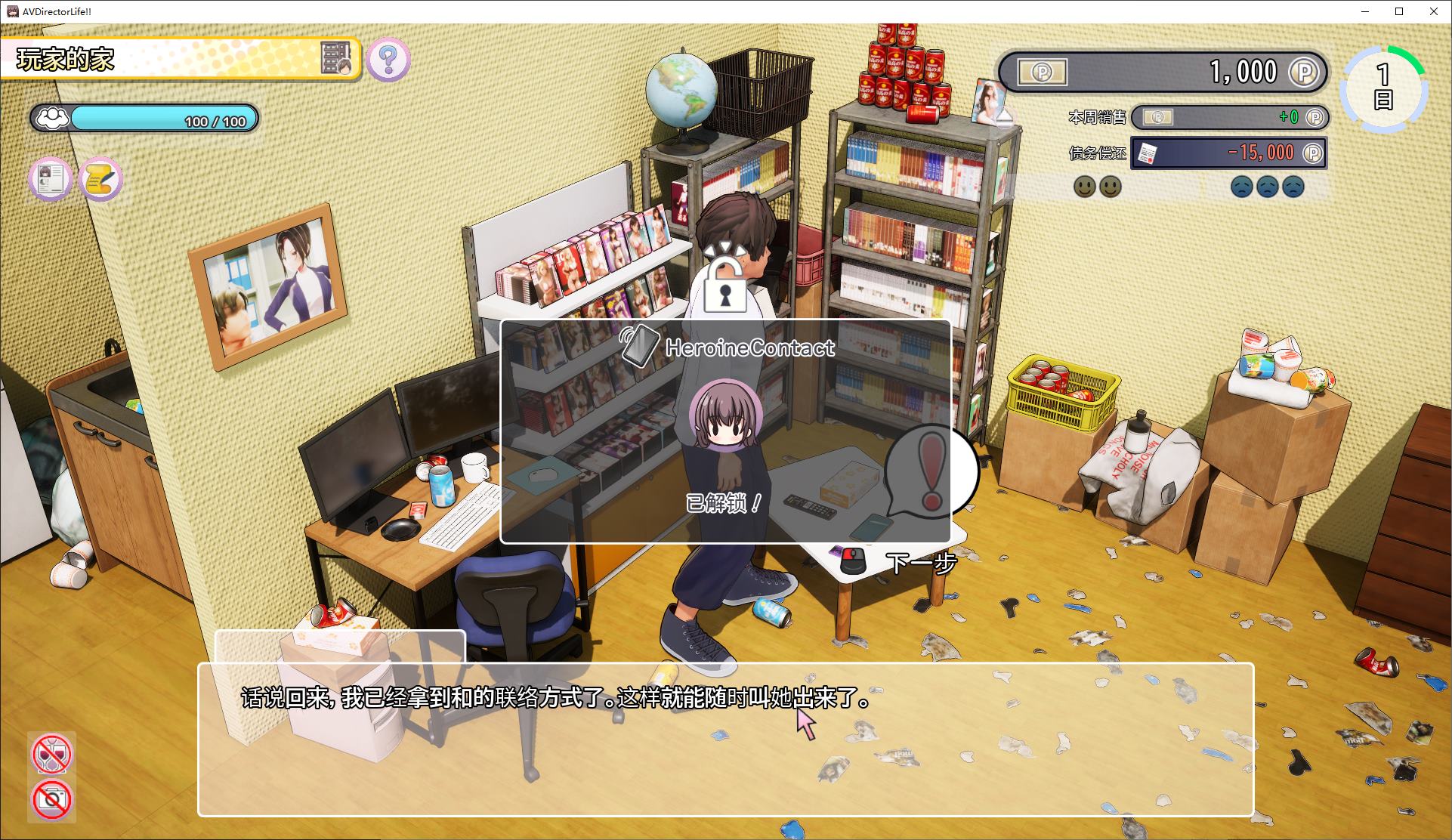The height and width of the screenshot is (840, 1452).
Task: Click the 下一步 next step prompt
Action: (x=921, y=561)
